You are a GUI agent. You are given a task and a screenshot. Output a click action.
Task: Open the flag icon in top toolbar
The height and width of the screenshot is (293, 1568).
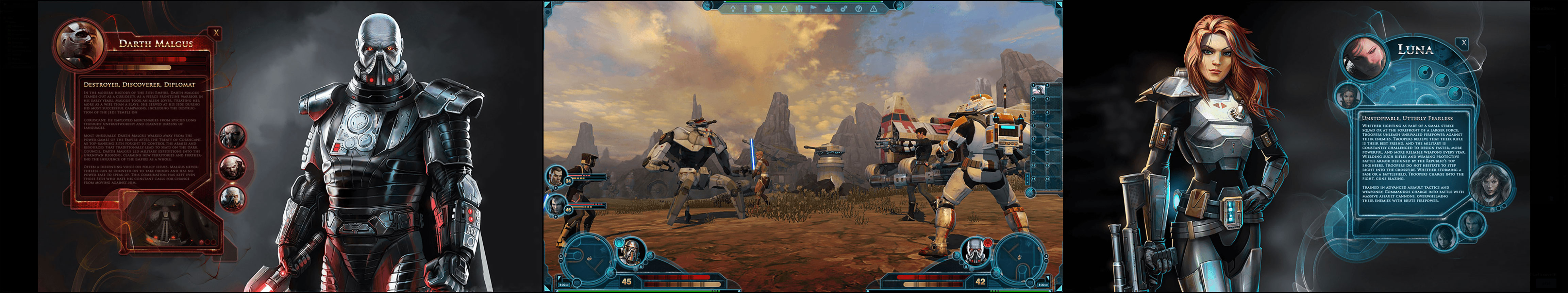[x=813, y=8]
